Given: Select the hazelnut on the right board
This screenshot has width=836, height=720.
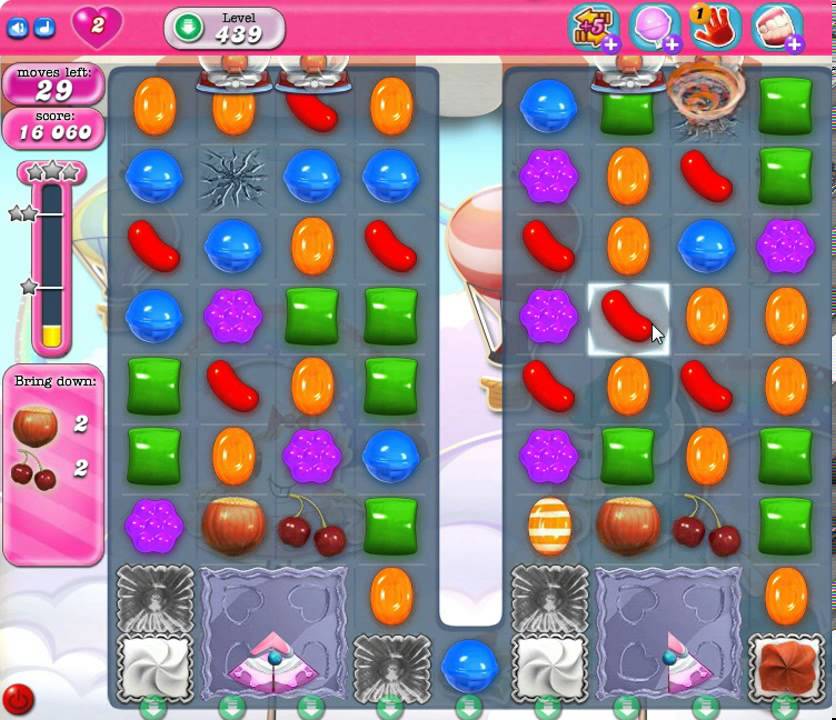Looking at the screenshot, I should [x=627, y=524].
